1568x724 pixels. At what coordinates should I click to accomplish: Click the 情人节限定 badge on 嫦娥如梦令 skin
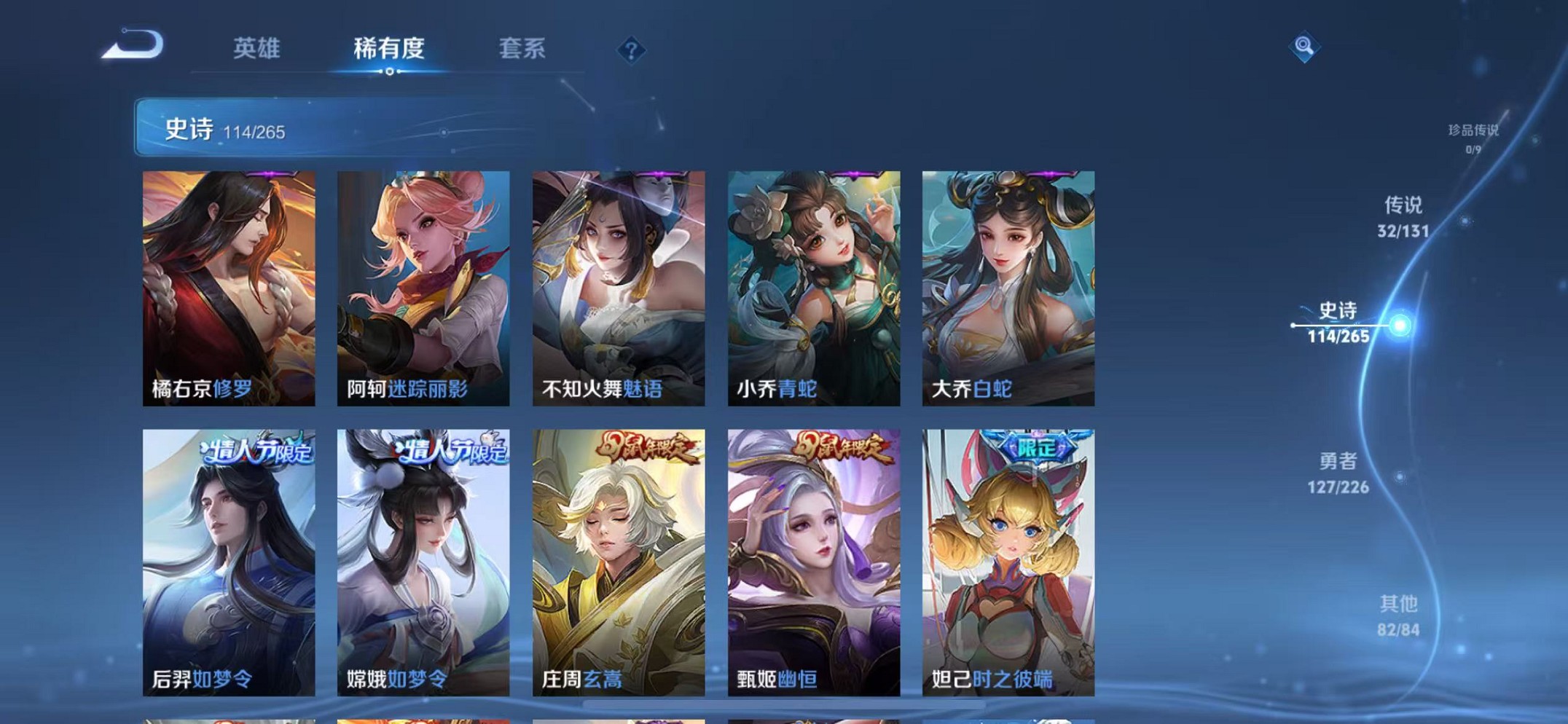click(x=450, y=450)
